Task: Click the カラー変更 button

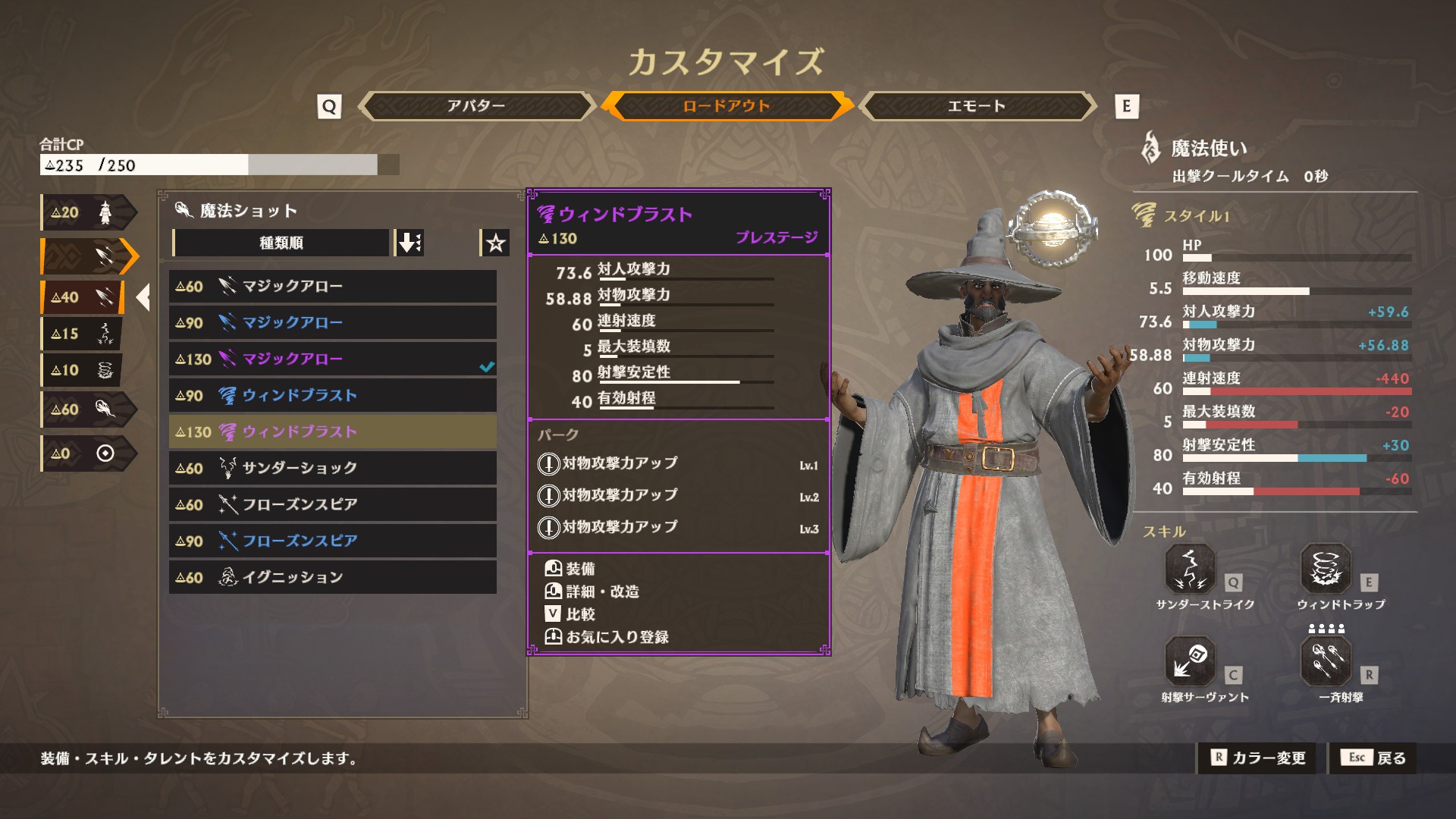Action: [x=1260, y=758]
